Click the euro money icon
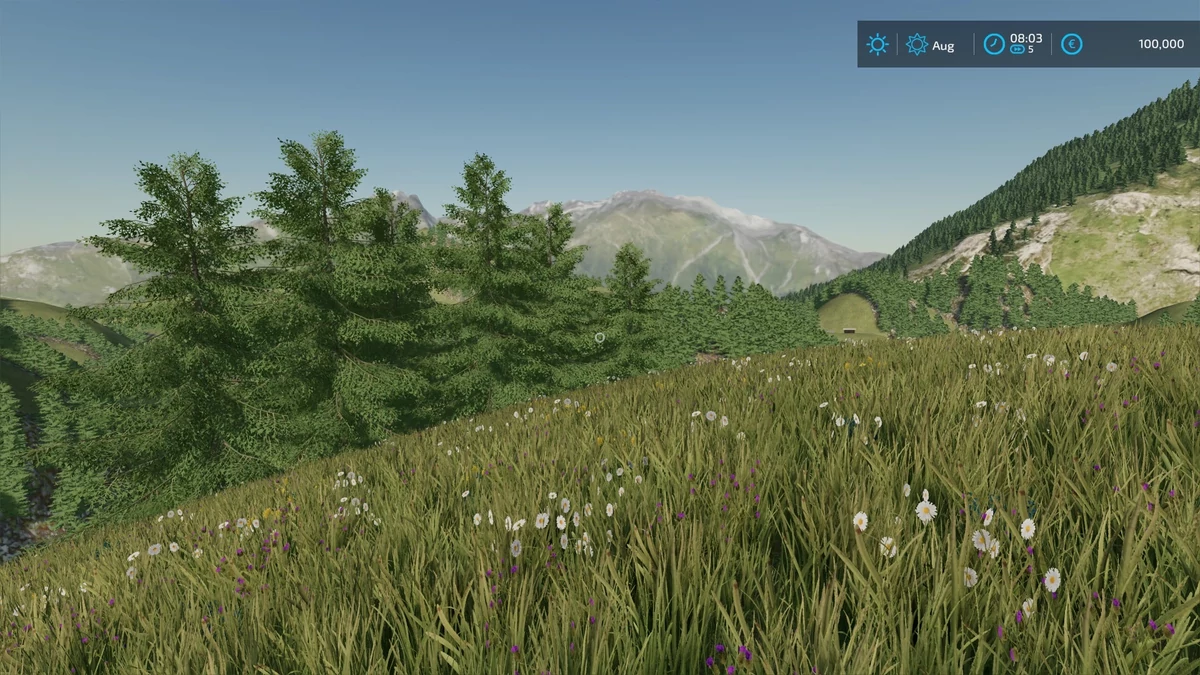Screen dimensions: 1200x675 [x=1071, y=44]
